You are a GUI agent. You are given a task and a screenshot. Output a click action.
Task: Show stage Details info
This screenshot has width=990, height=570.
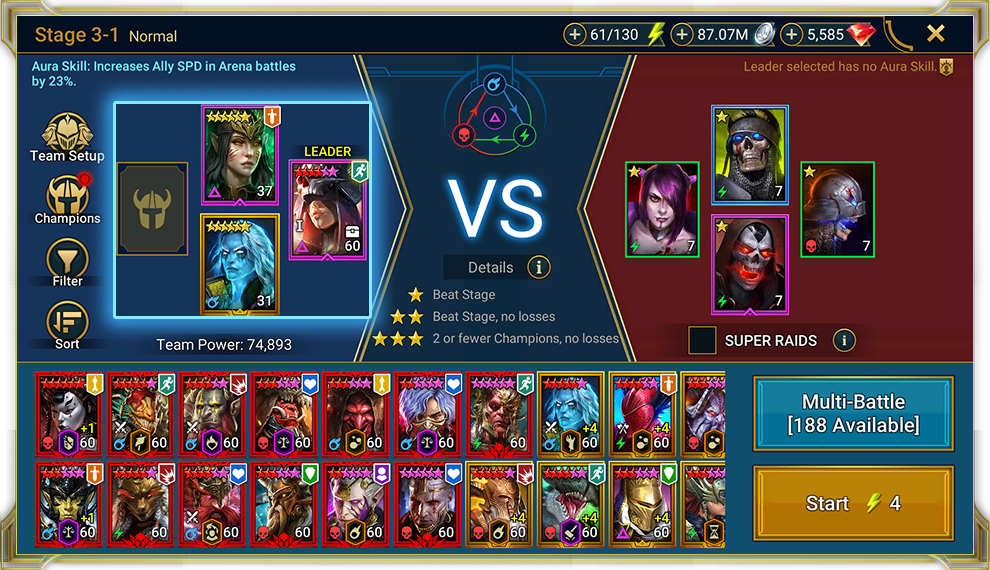point(539,267)
